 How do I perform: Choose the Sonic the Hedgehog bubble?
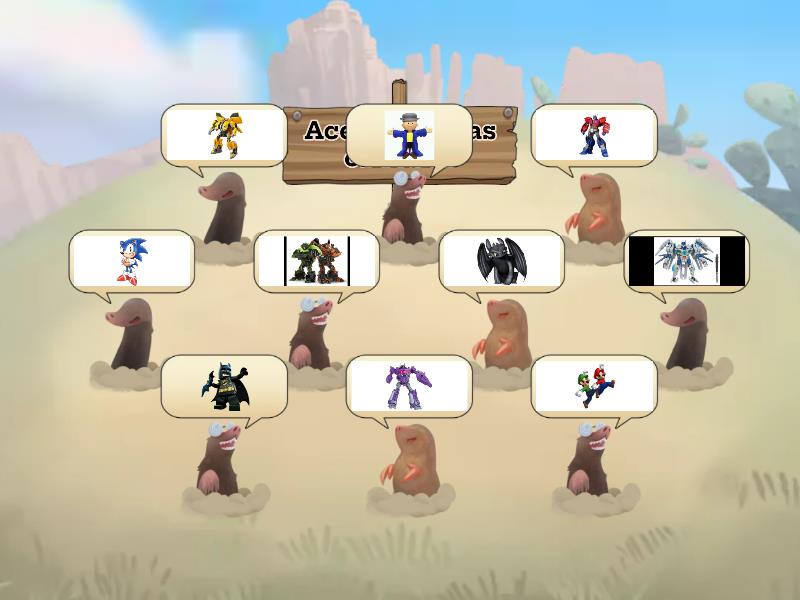coord(131,261)
